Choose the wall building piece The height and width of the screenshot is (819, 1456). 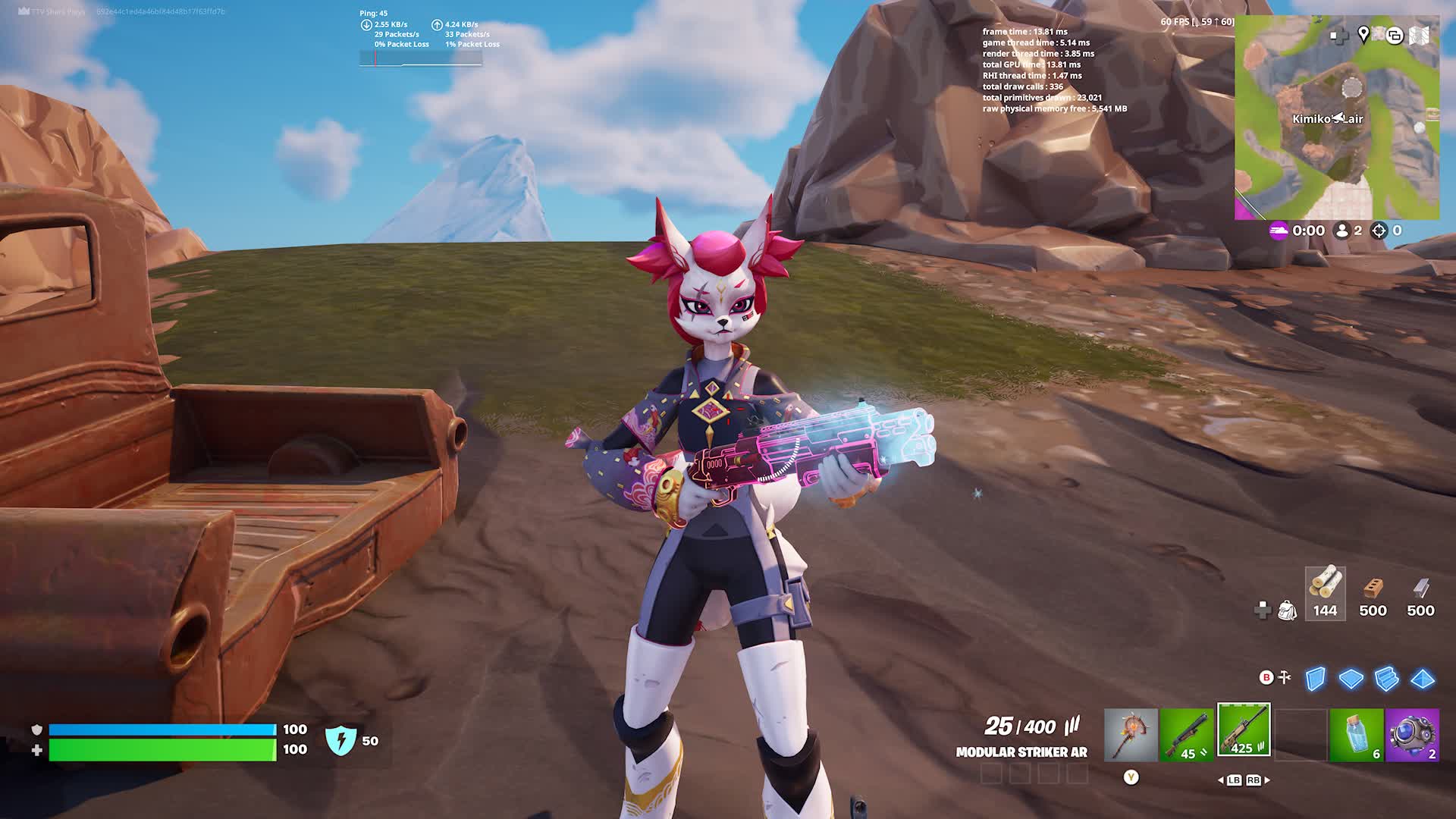point(1316,679)
